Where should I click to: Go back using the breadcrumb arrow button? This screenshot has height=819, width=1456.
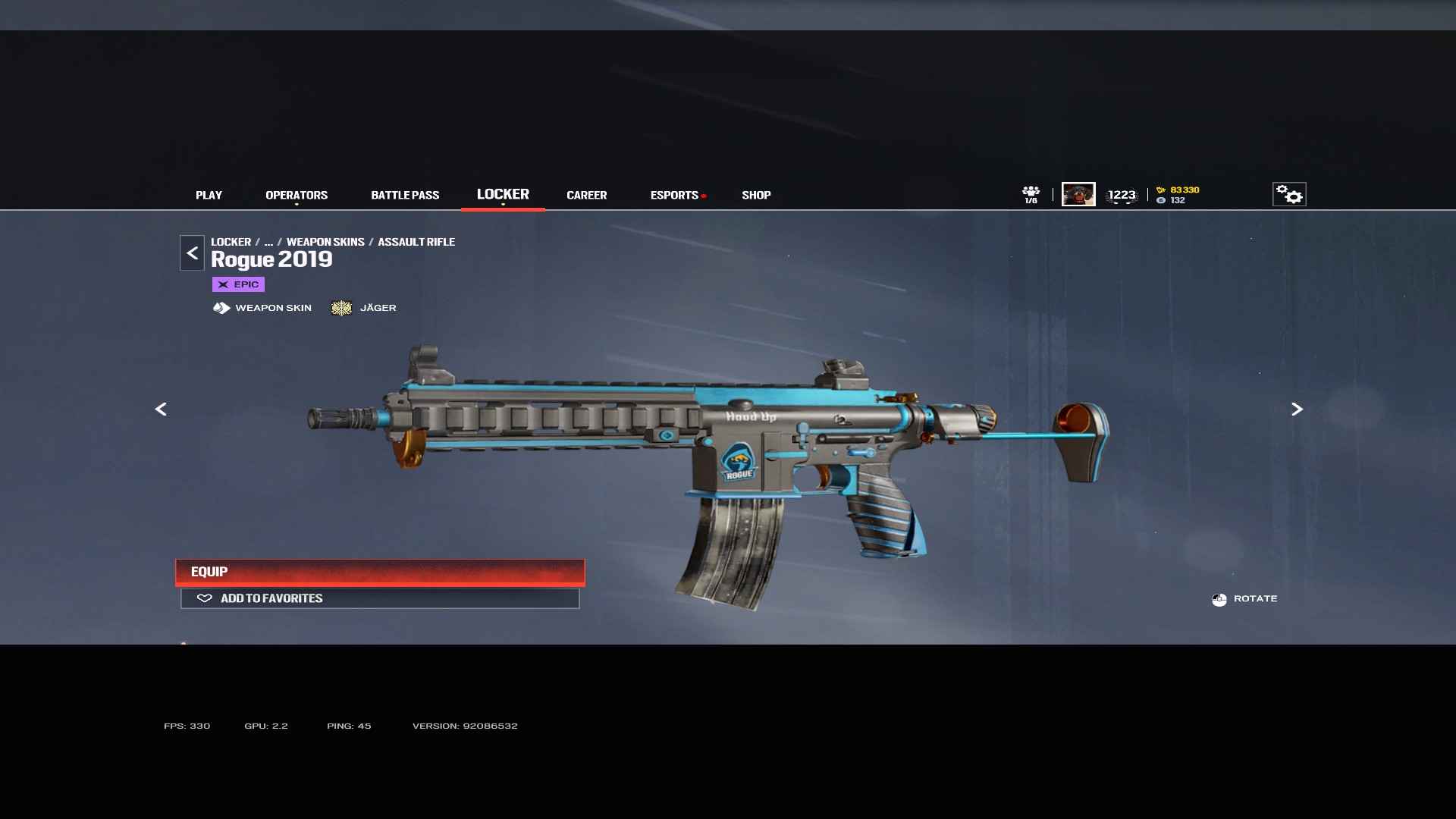(x=192, y=253)
